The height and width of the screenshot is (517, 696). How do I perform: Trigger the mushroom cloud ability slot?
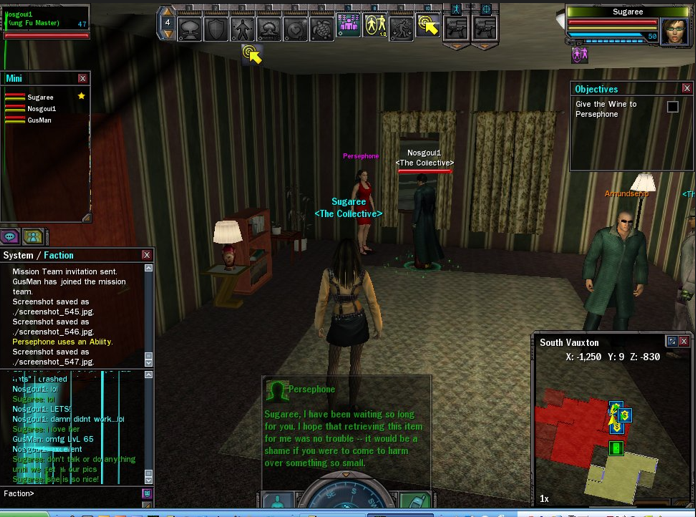point(190,29)
